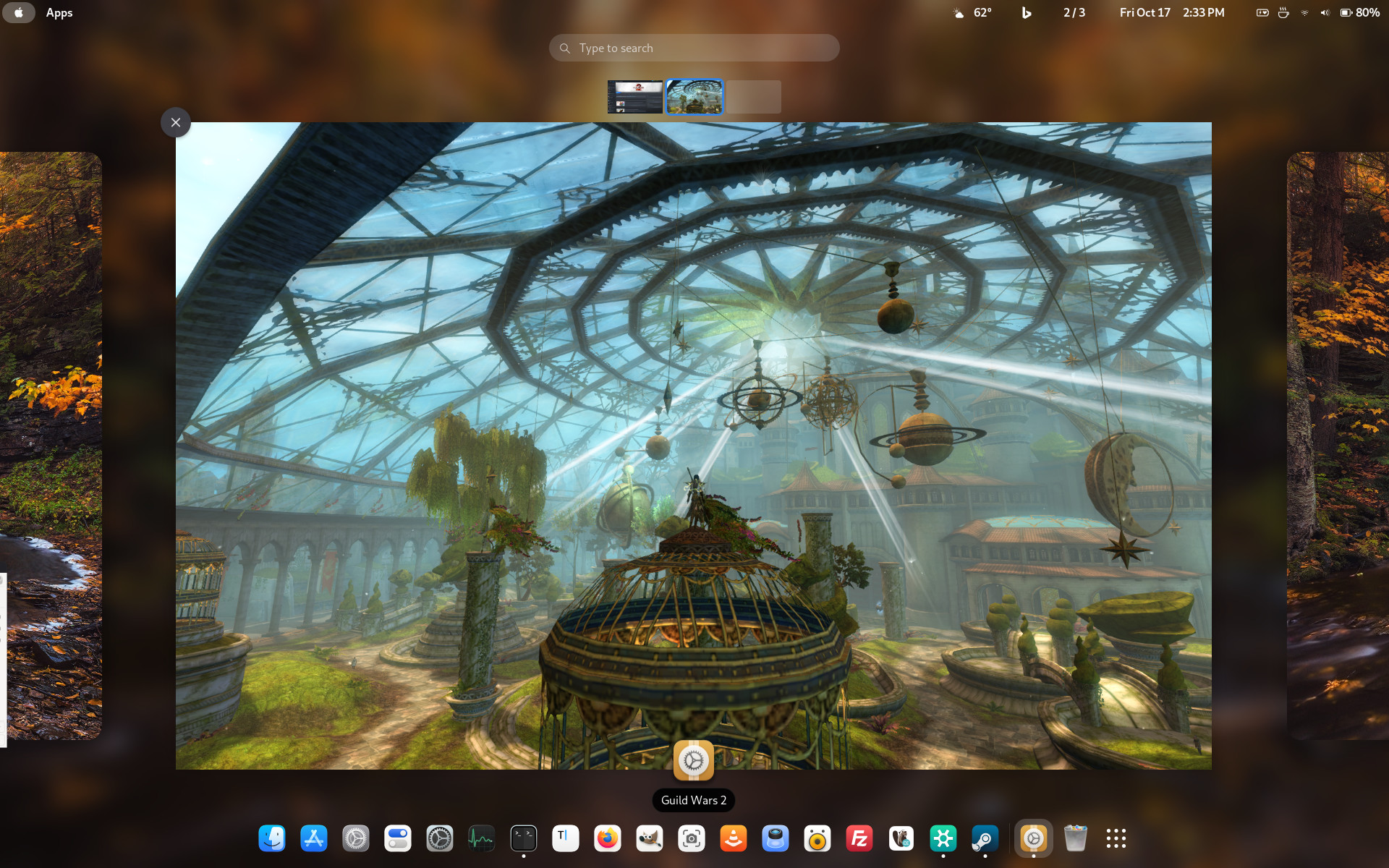The height and width of the screenshot is (868, 1389).
Task: Close the Guild Wars 2 window preview
Action: pos(176,123)
